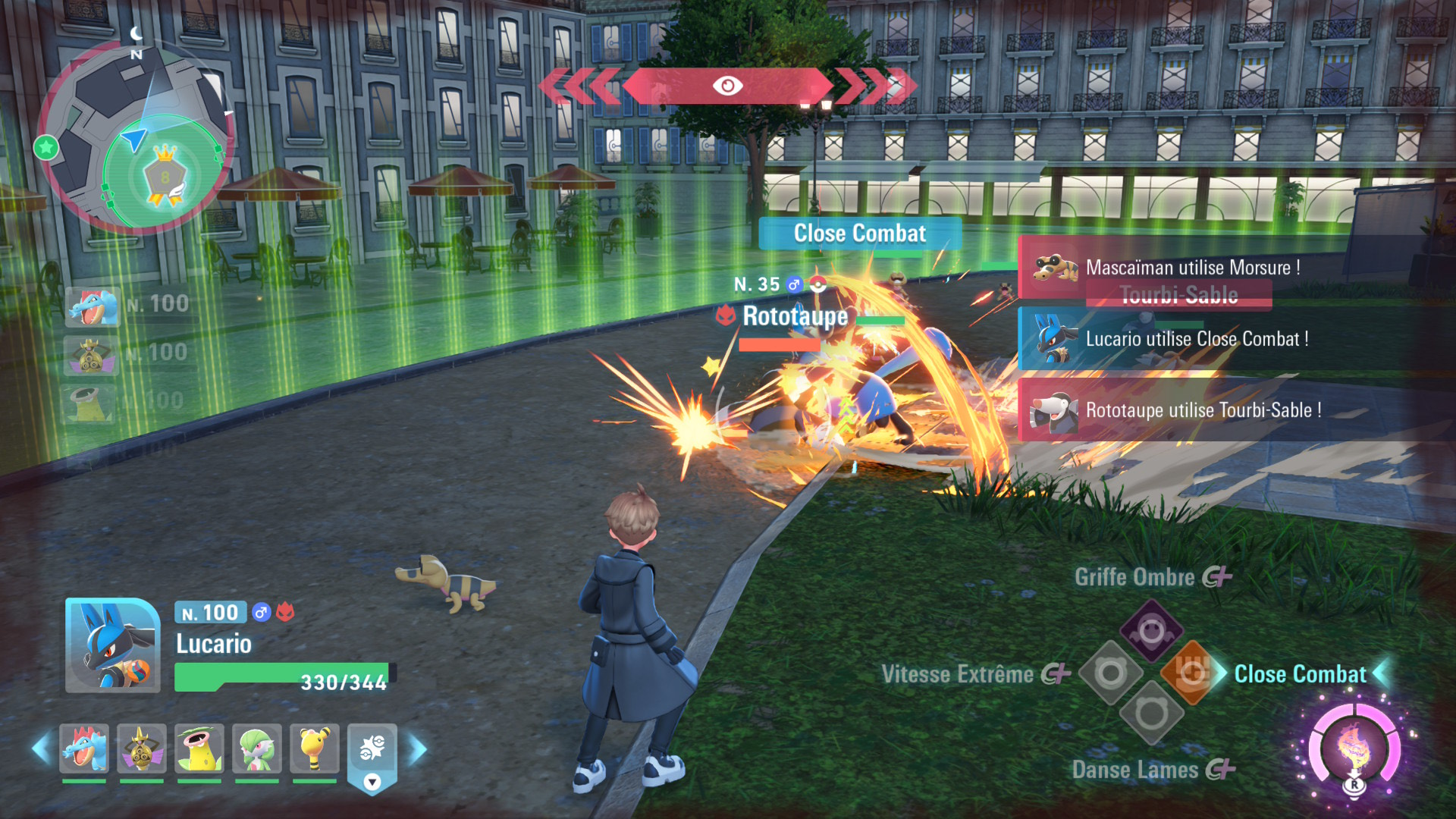Image resolution: width=1456 pixels, height=819 pixels.
Task: Cycle target right with red chevrons
Action: click(x=876, y=86)
